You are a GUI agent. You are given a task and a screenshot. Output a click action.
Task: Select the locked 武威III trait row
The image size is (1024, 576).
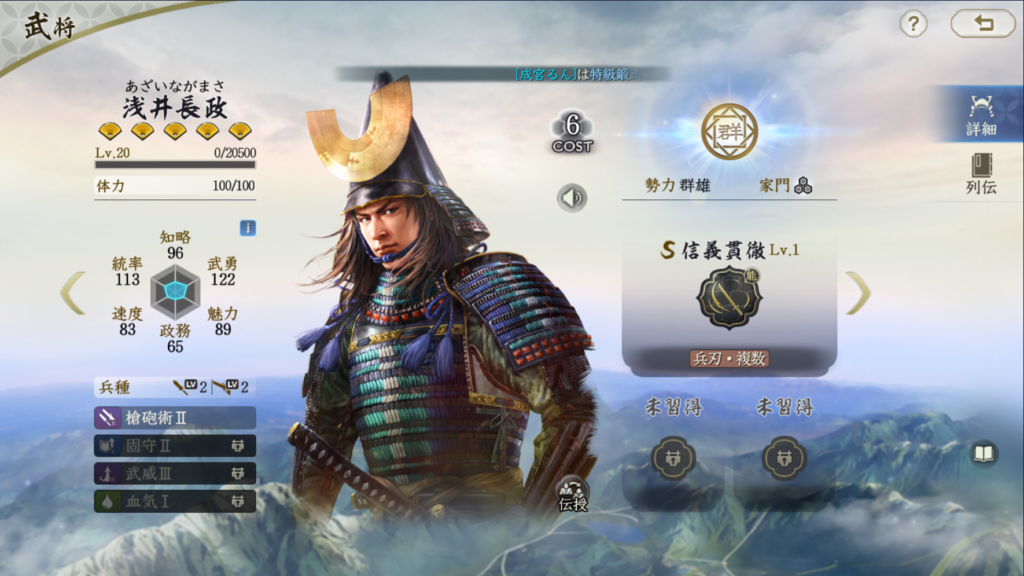click(175, 473)
